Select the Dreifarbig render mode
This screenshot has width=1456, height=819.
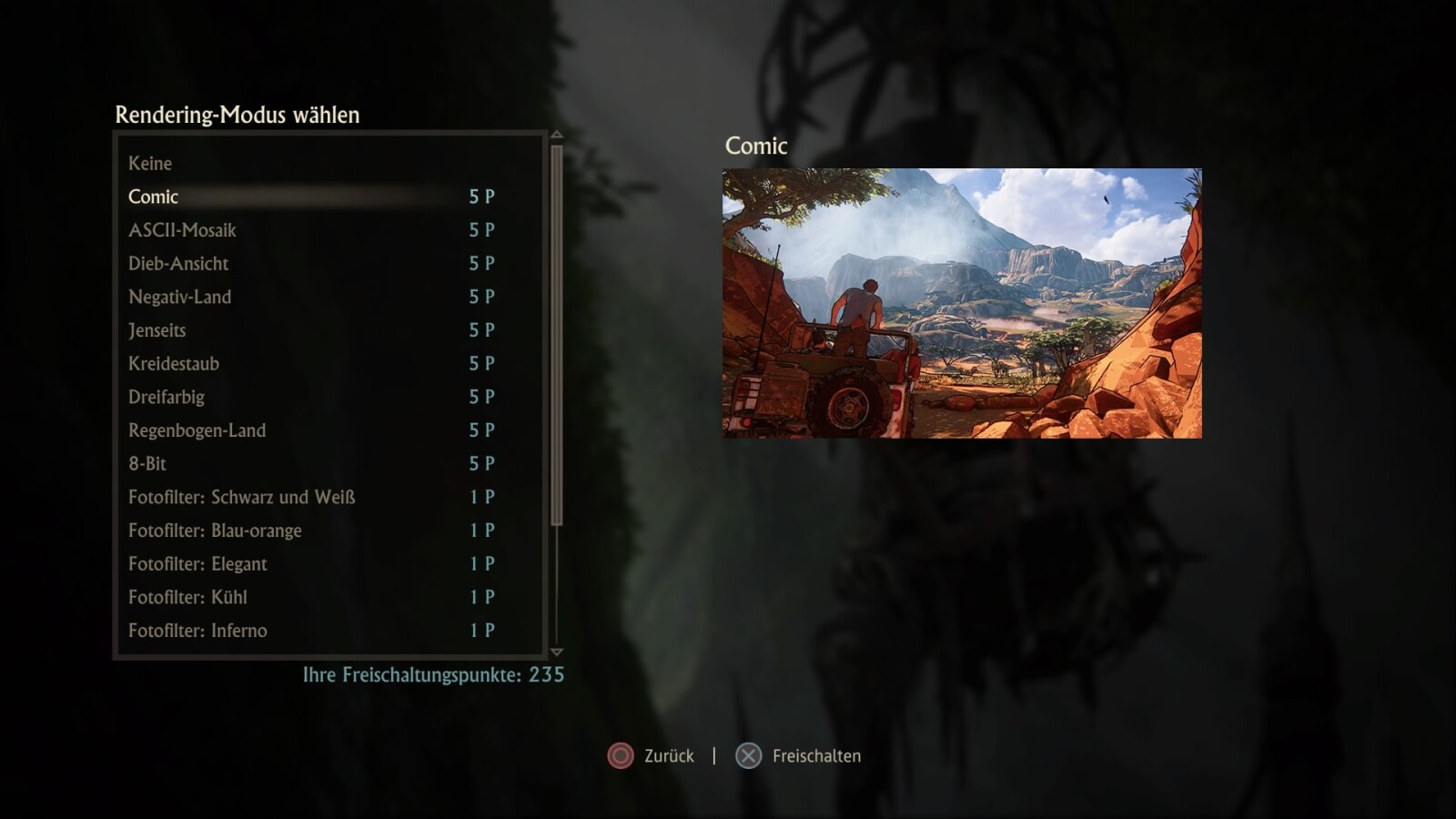point(167,397)
